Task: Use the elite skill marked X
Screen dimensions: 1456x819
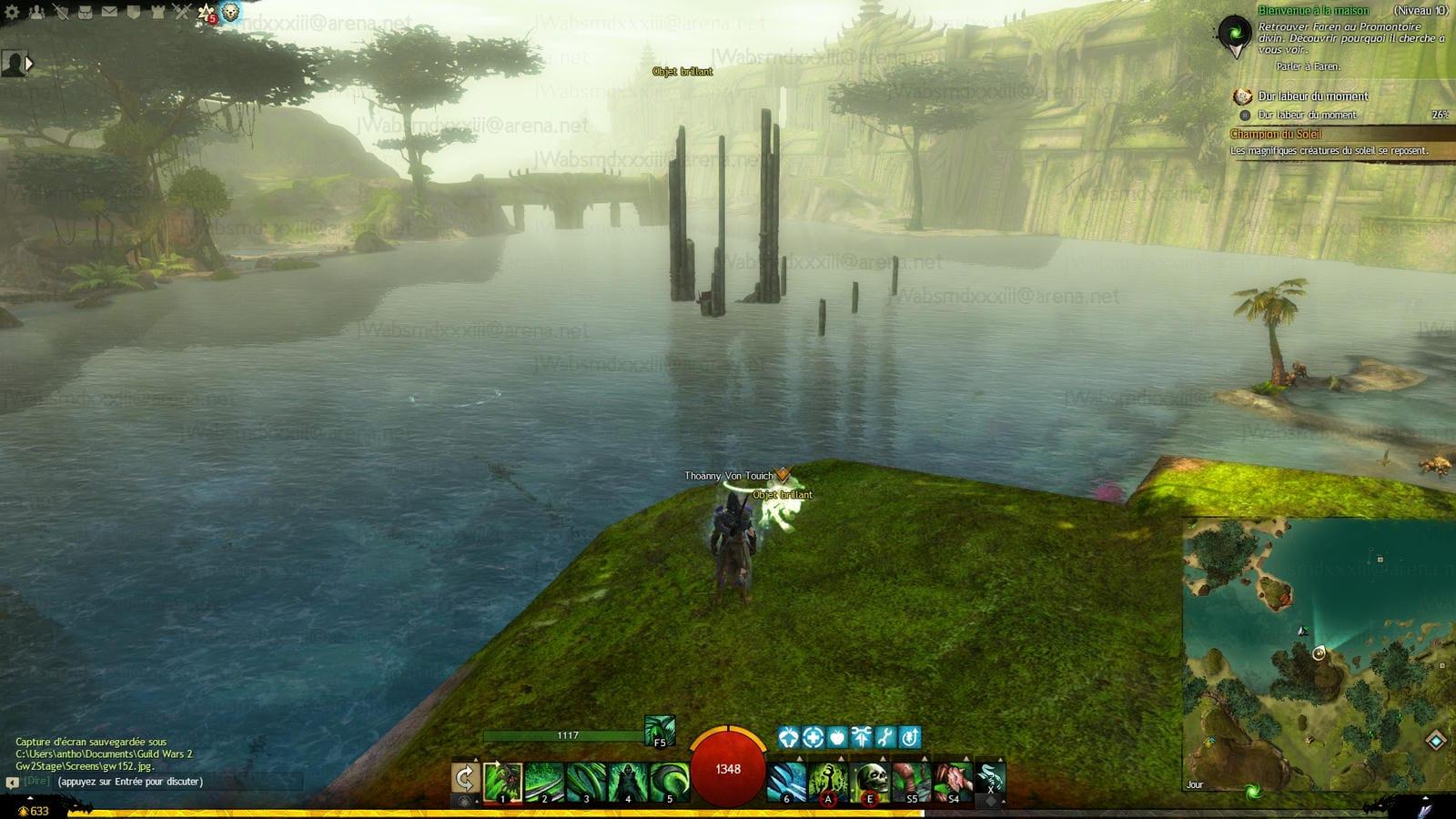Action: tap(990, 782)
